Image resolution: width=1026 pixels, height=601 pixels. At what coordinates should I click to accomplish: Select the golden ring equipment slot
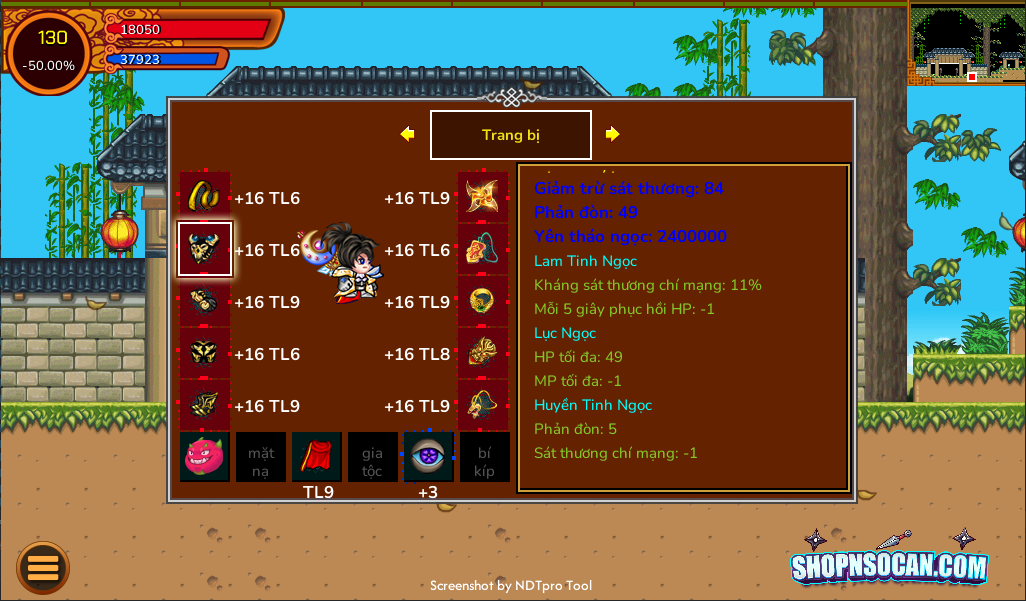click(205, 197)
